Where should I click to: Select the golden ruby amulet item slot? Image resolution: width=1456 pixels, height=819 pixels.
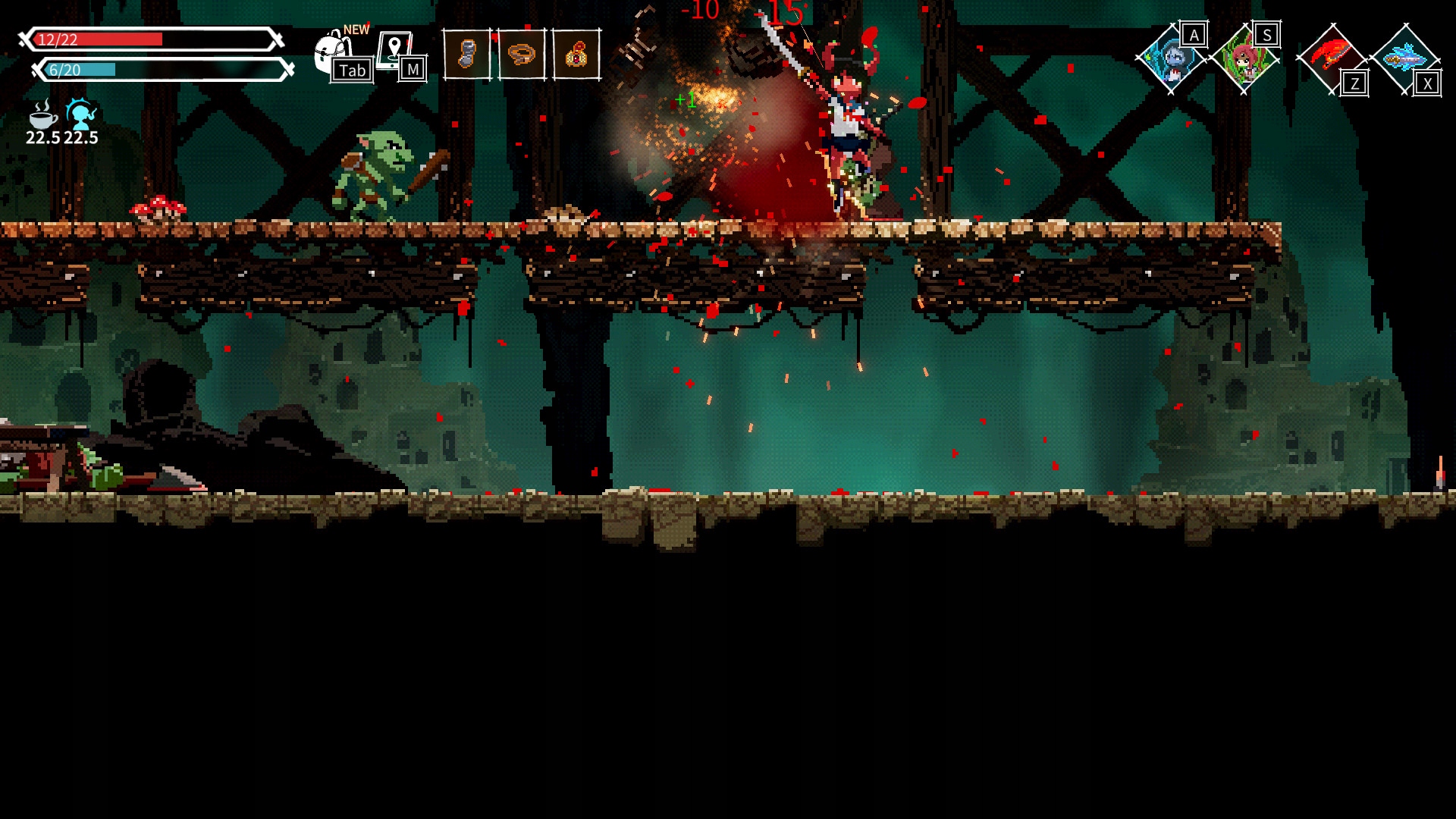point(576,55)
